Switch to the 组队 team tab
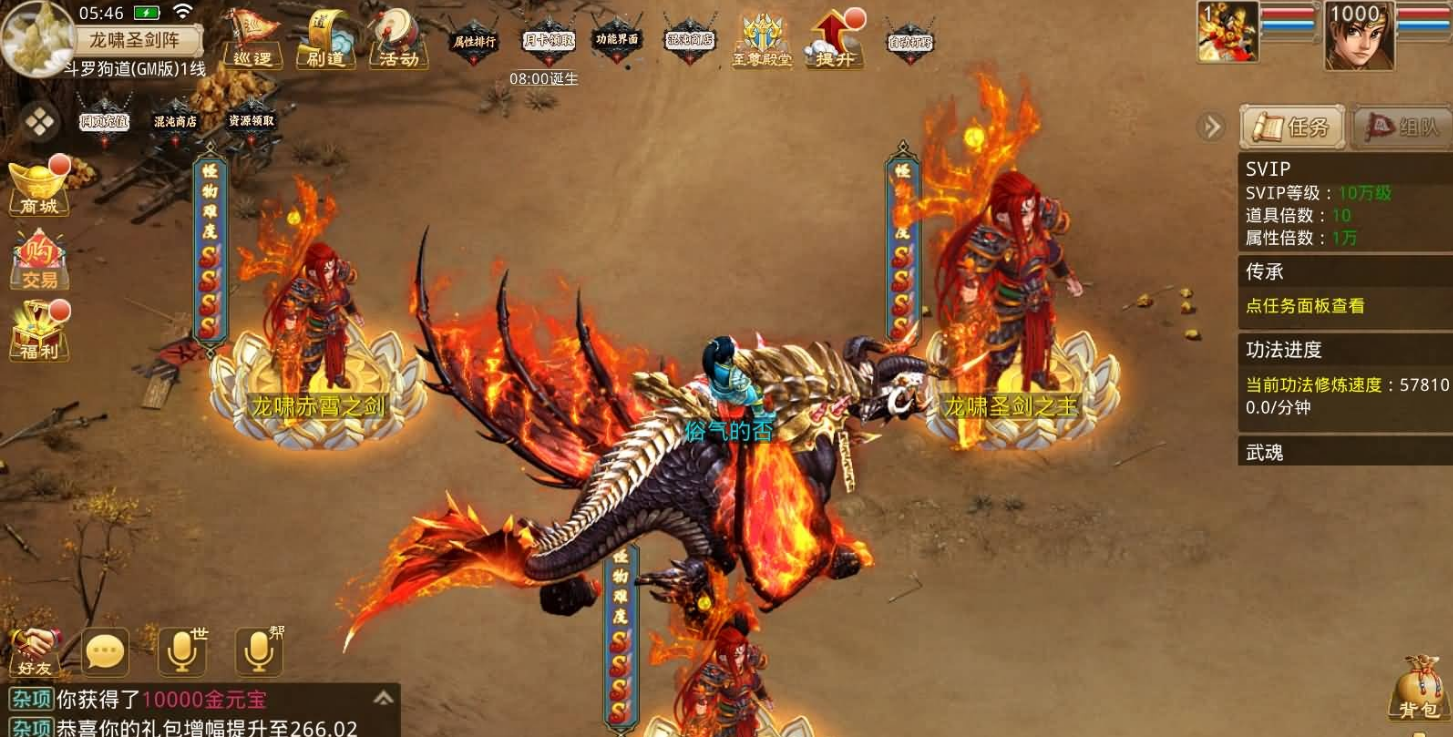1453x737 pixels. (1403, 127)
